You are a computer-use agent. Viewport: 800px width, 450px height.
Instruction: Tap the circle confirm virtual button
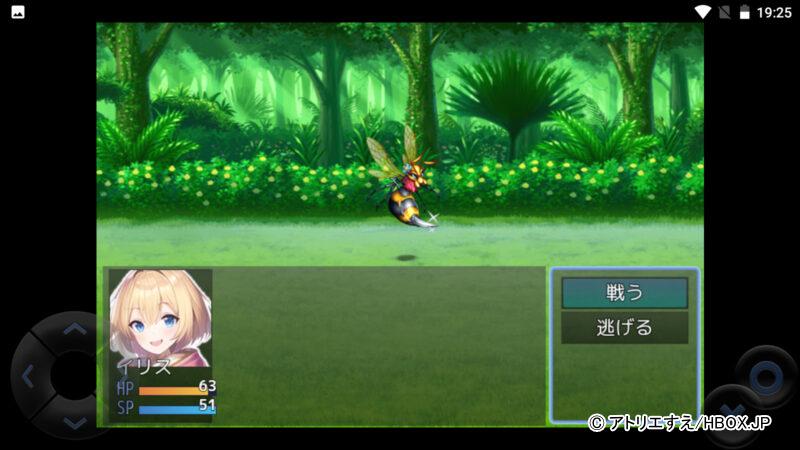pos(765,377)
